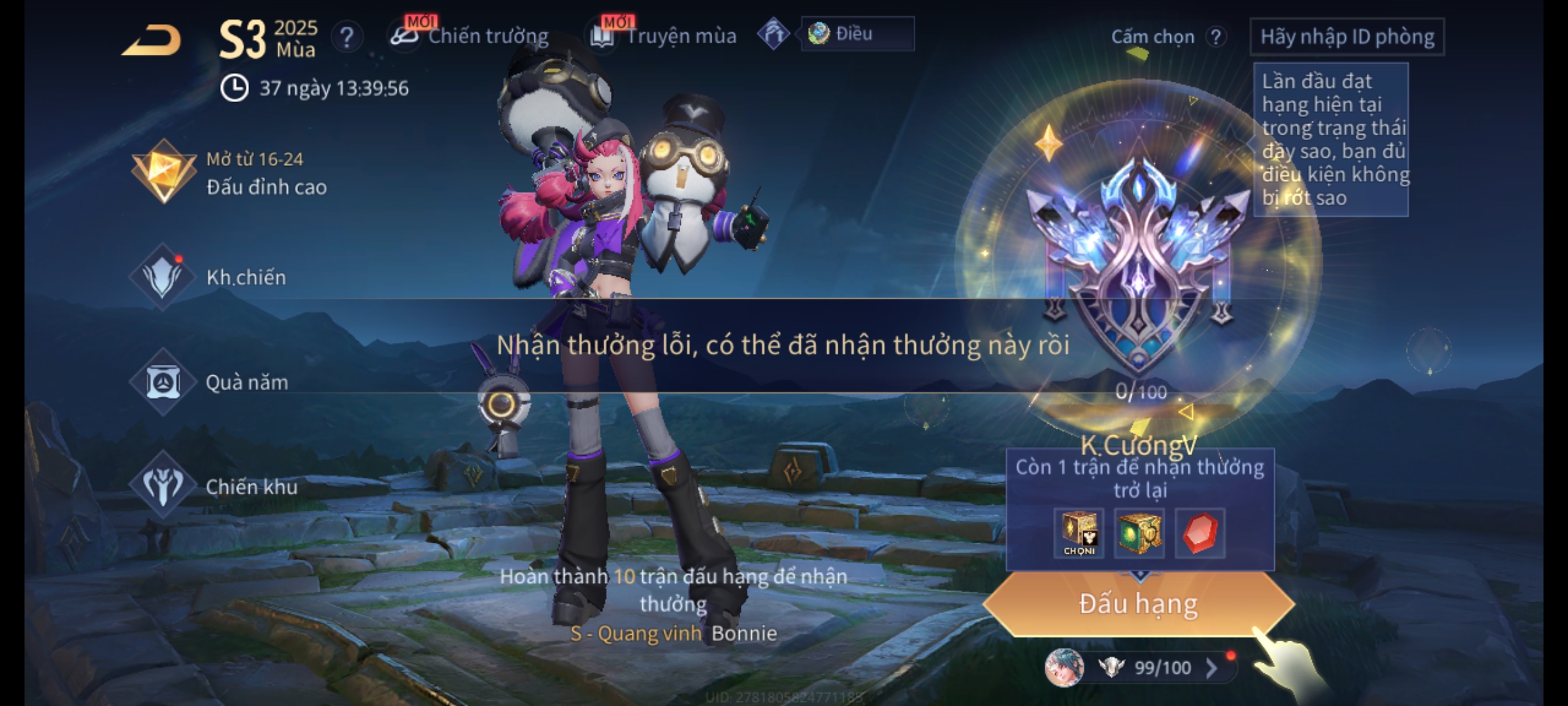
Task: Select the Điều dropdown box
Action: (857, 34)
